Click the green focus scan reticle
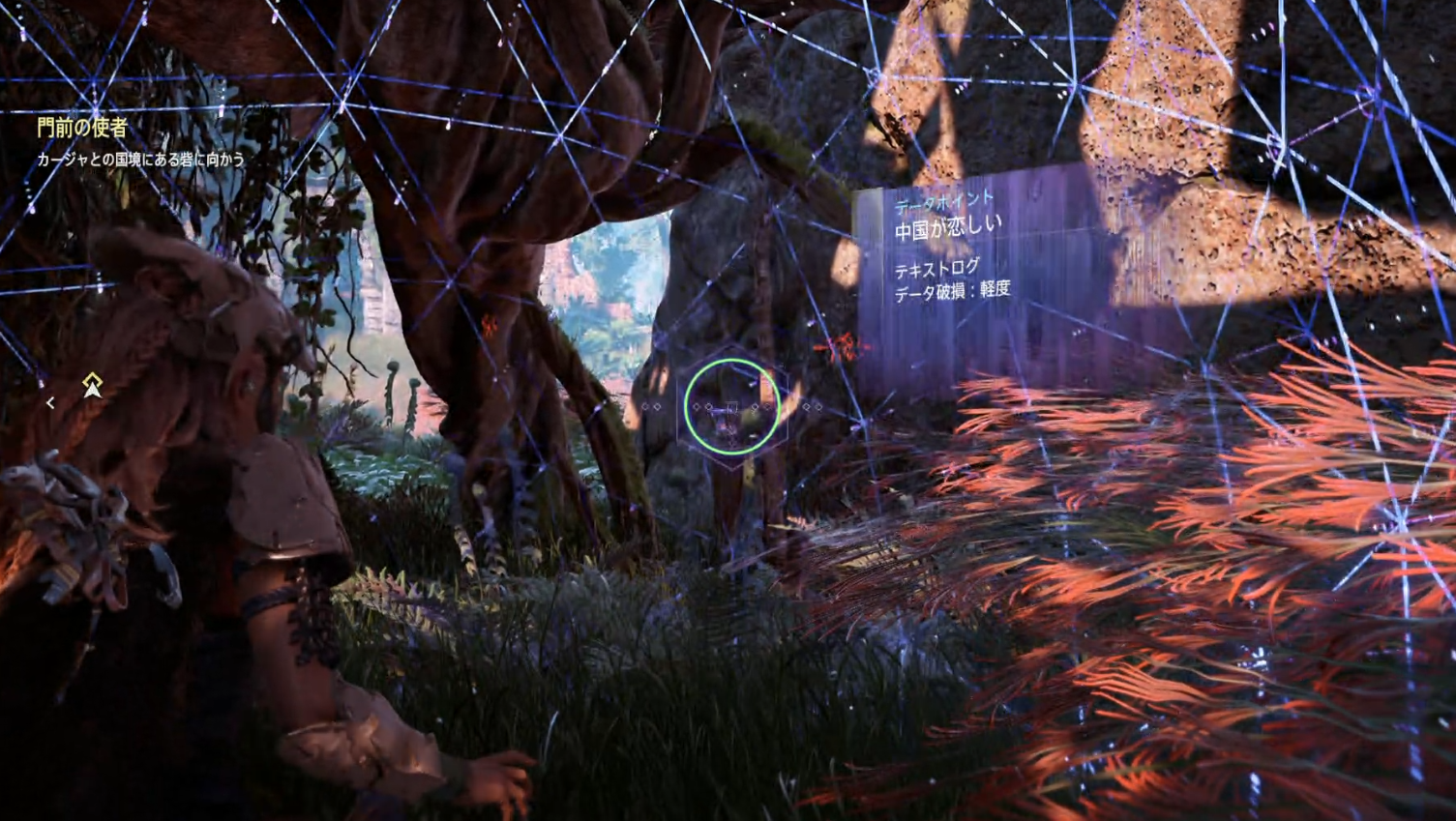Screen dimensions: 1456x821 click(x=731, y=406)
